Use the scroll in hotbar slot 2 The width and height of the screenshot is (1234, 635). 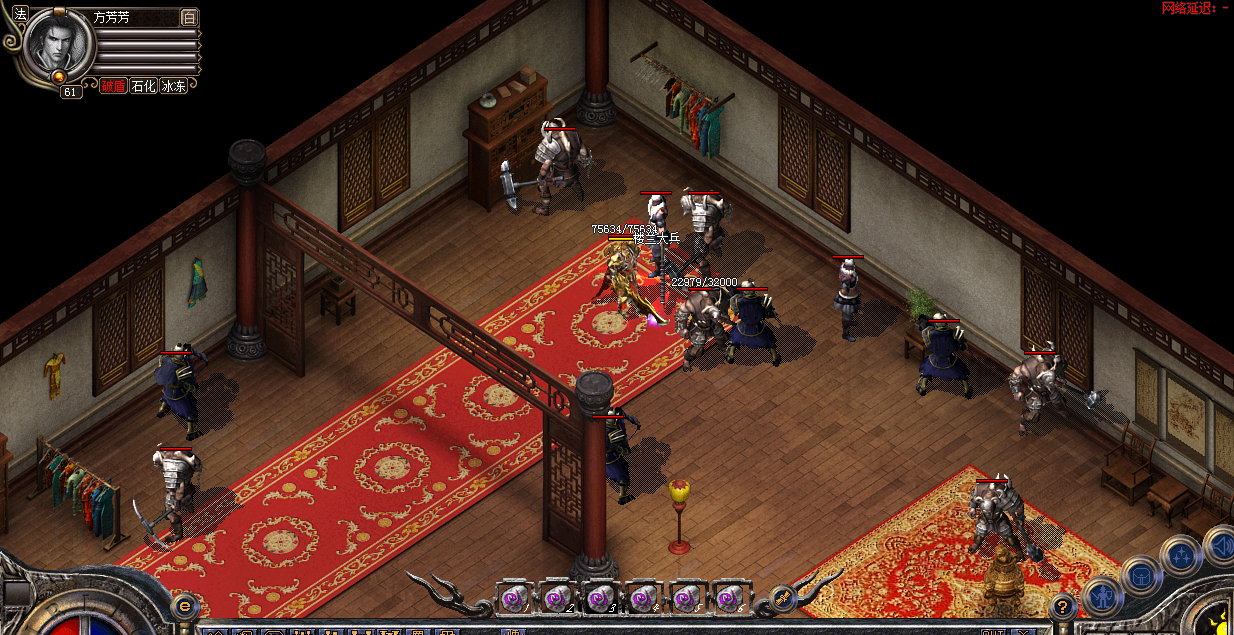556,598
